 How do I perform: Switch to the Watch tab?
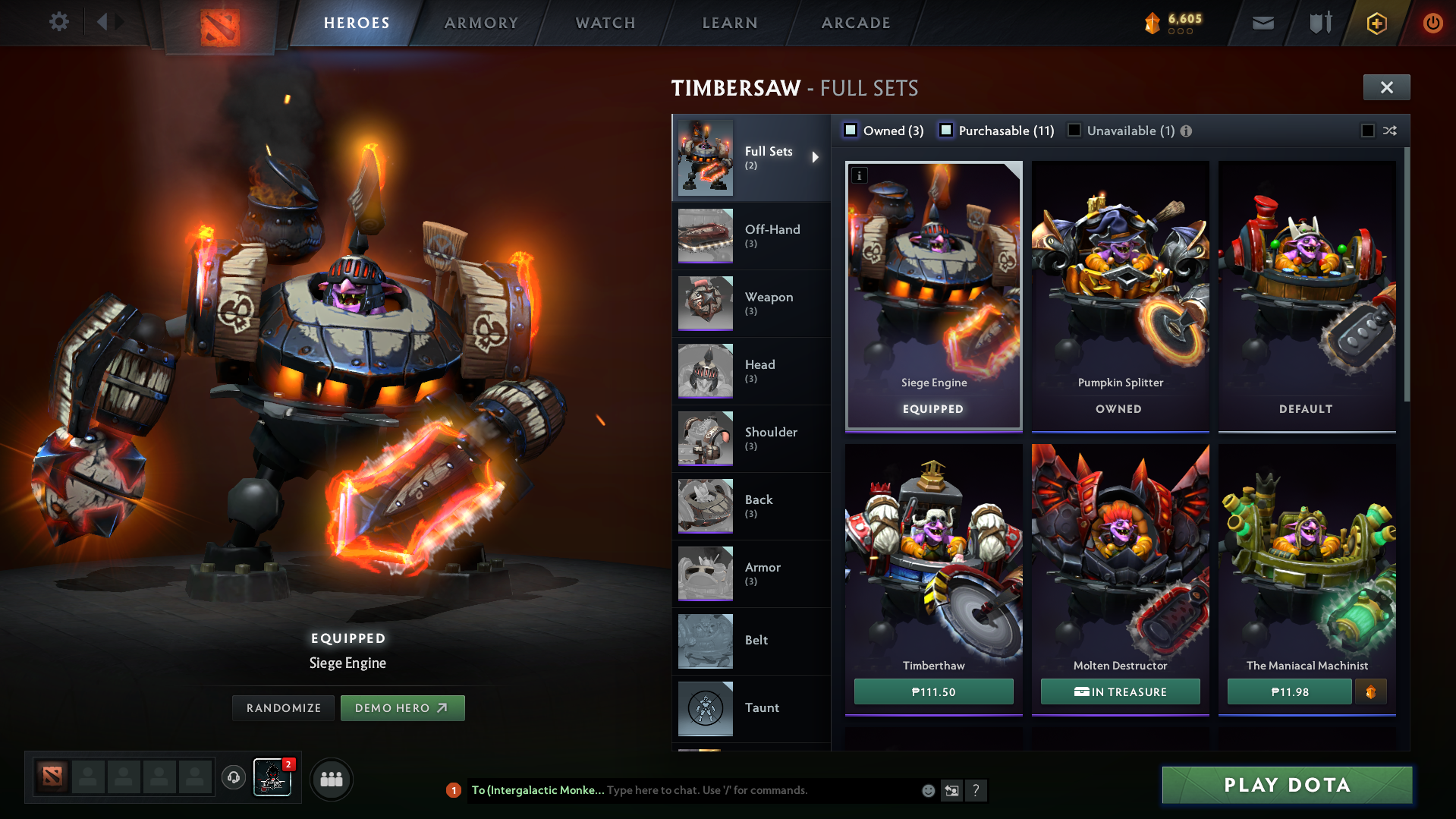coord(605,23)
